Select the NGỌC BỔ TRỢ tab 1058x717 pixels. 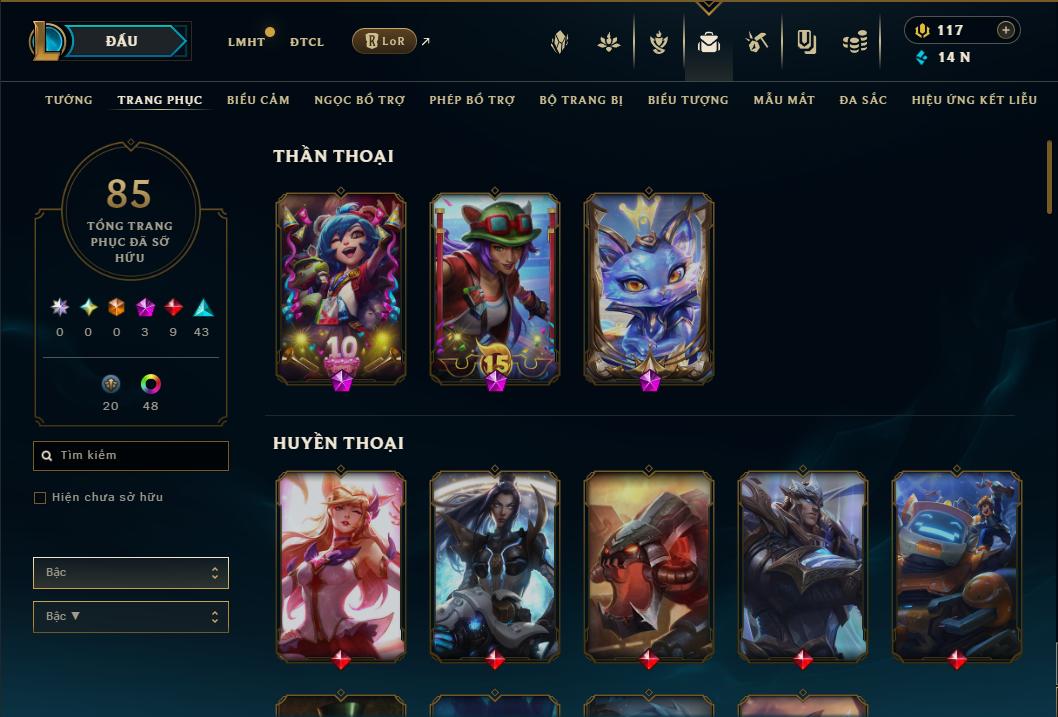pyautogui.click(x=359, y=100)
